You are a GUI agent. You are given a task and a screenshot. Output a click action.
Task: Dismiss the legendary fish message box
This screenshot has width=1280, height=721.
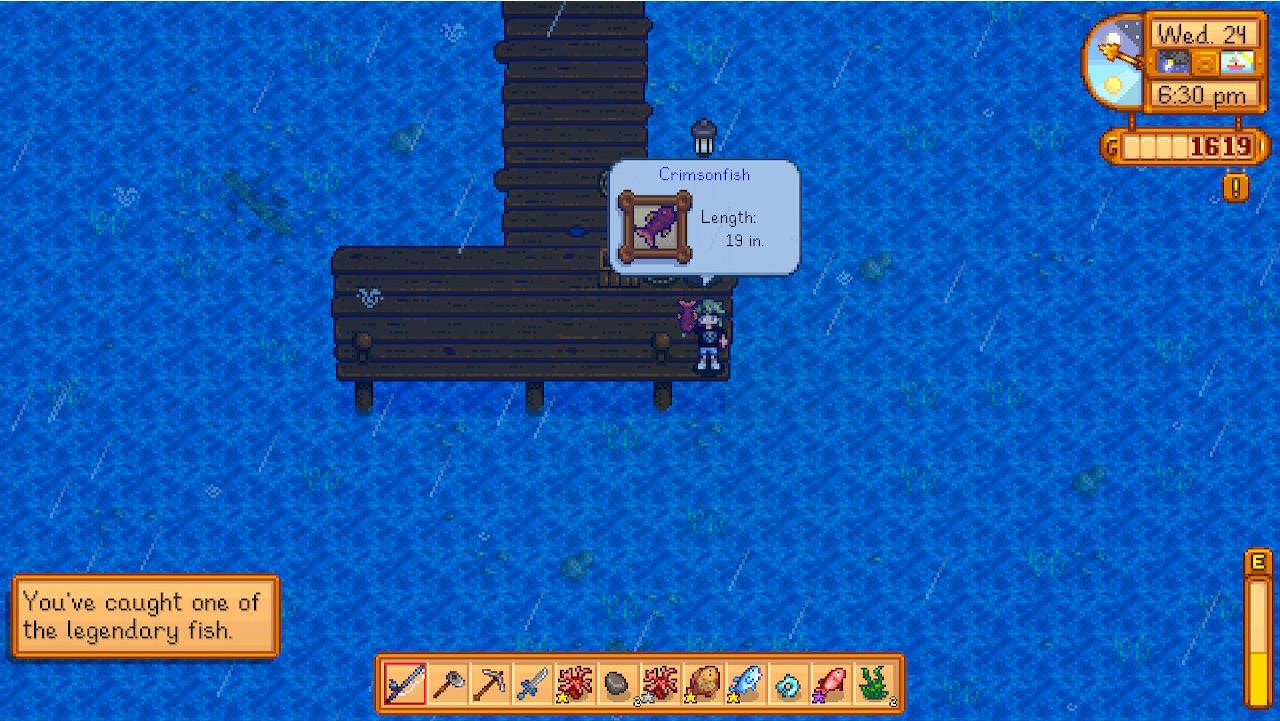pos(145,615)
